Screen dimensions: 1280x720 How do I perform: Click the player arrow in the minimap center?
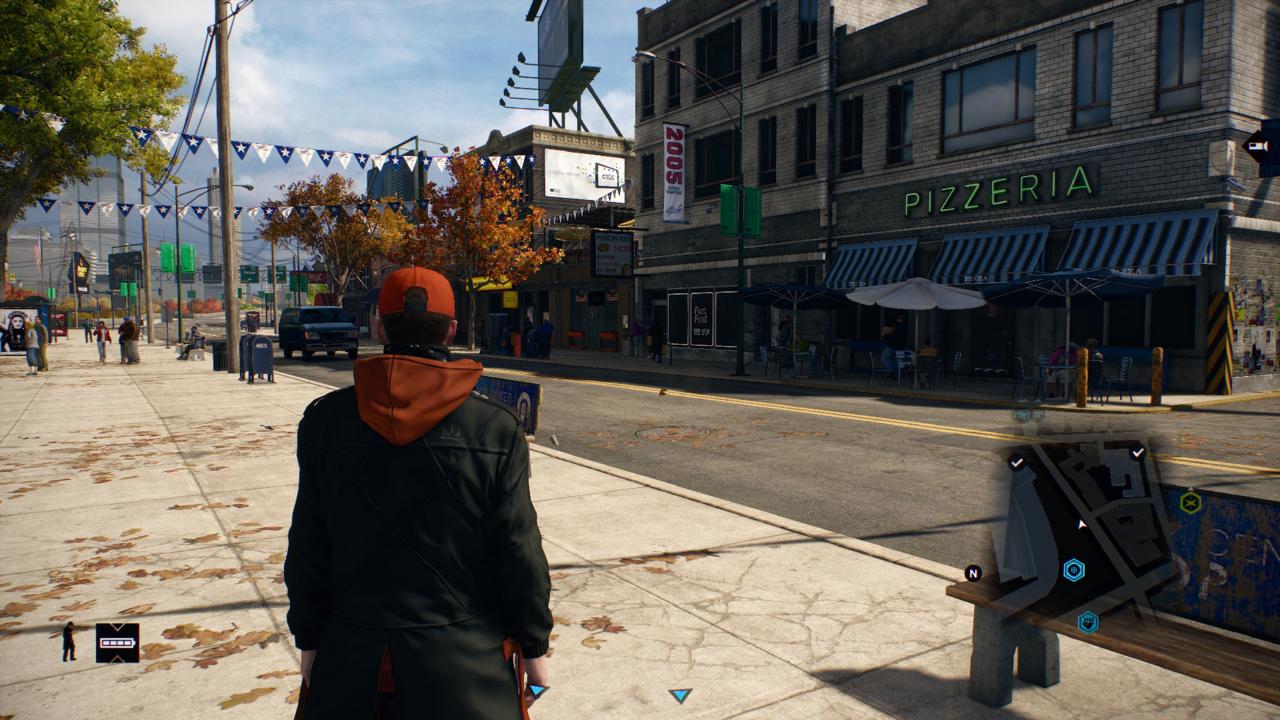[1081, 523]
